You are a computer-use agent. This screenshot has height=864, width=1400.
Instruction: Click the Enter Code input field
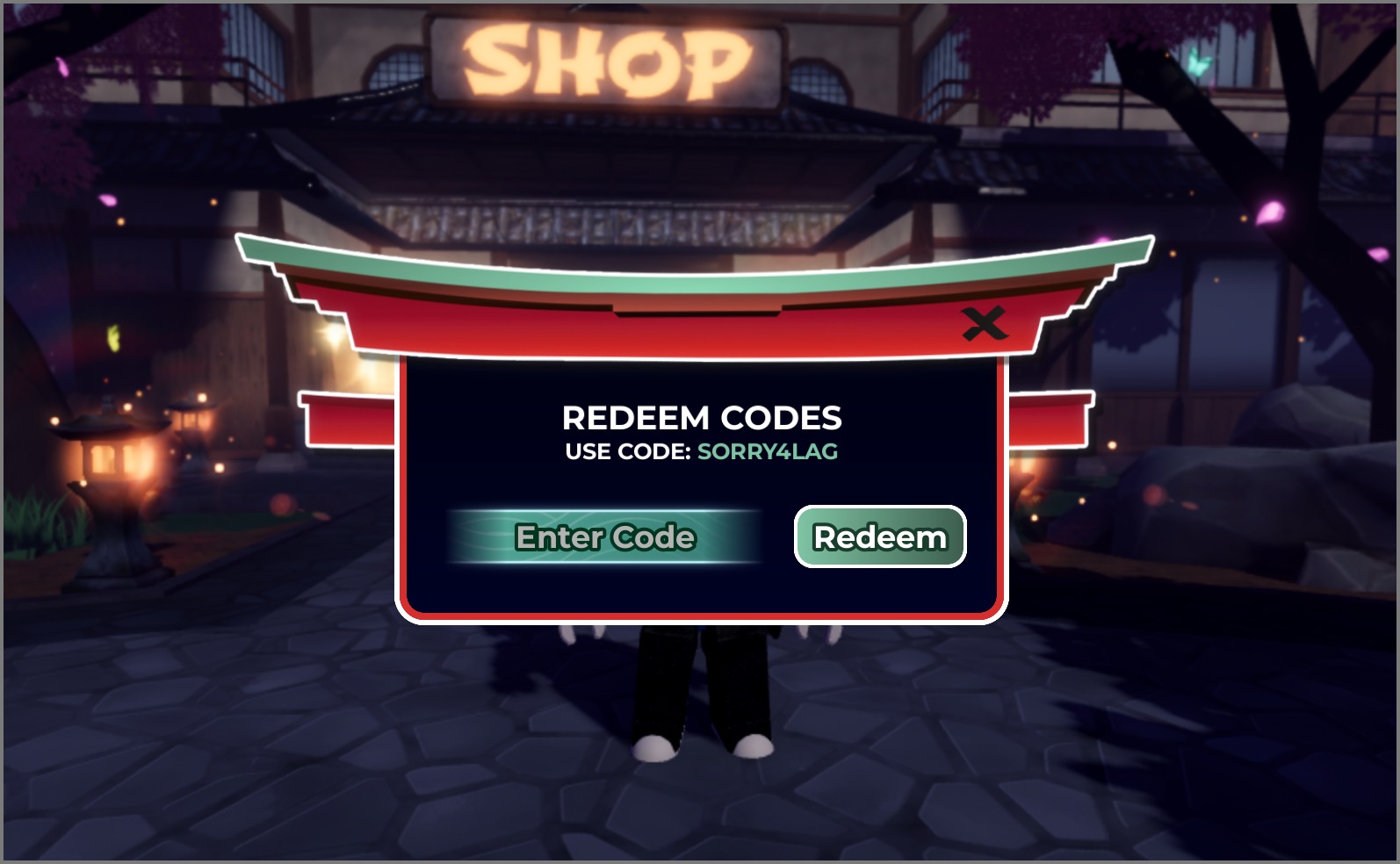point(604,536)
